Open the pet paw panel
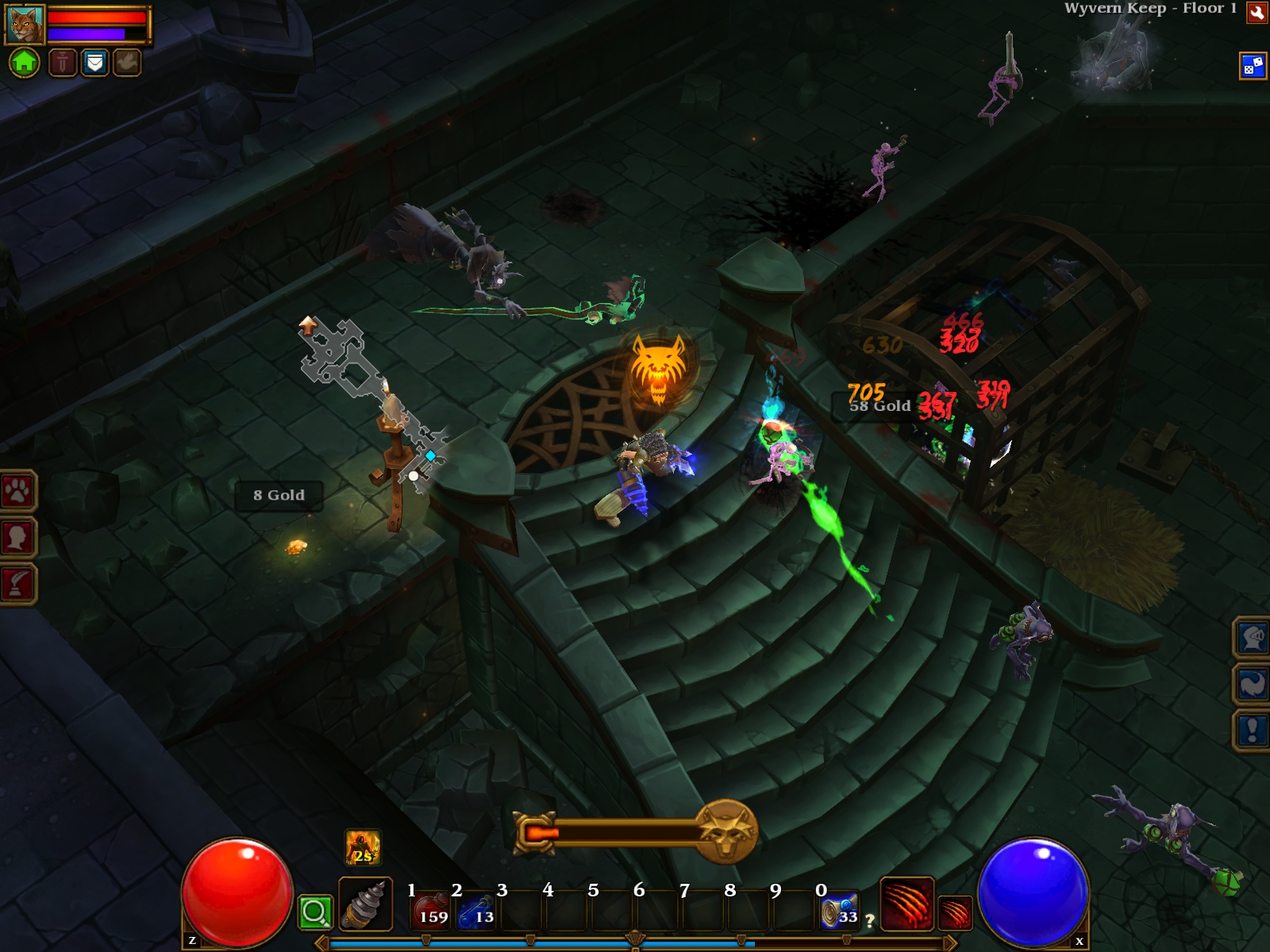 coord(17,492)
